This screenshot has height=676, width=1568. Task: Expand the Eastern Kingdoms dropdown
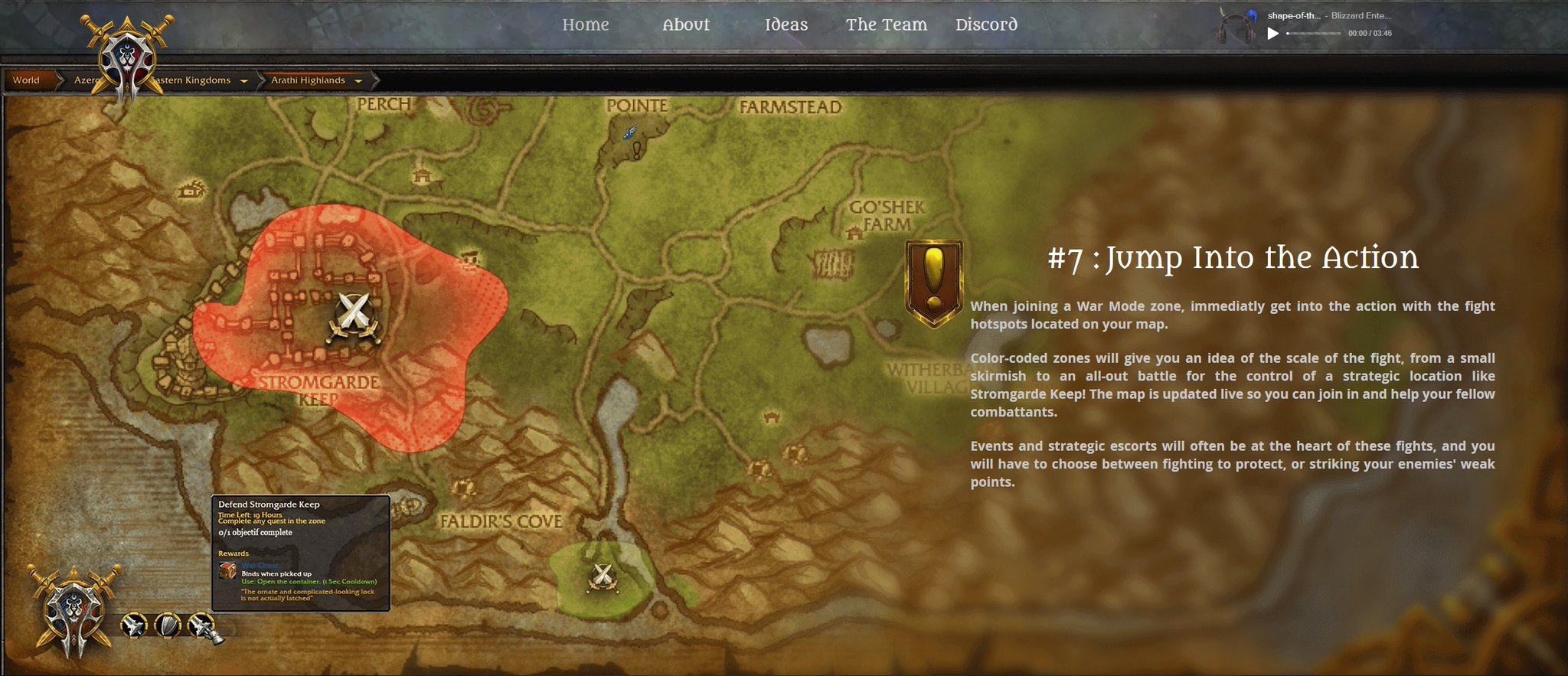point(243,80)
